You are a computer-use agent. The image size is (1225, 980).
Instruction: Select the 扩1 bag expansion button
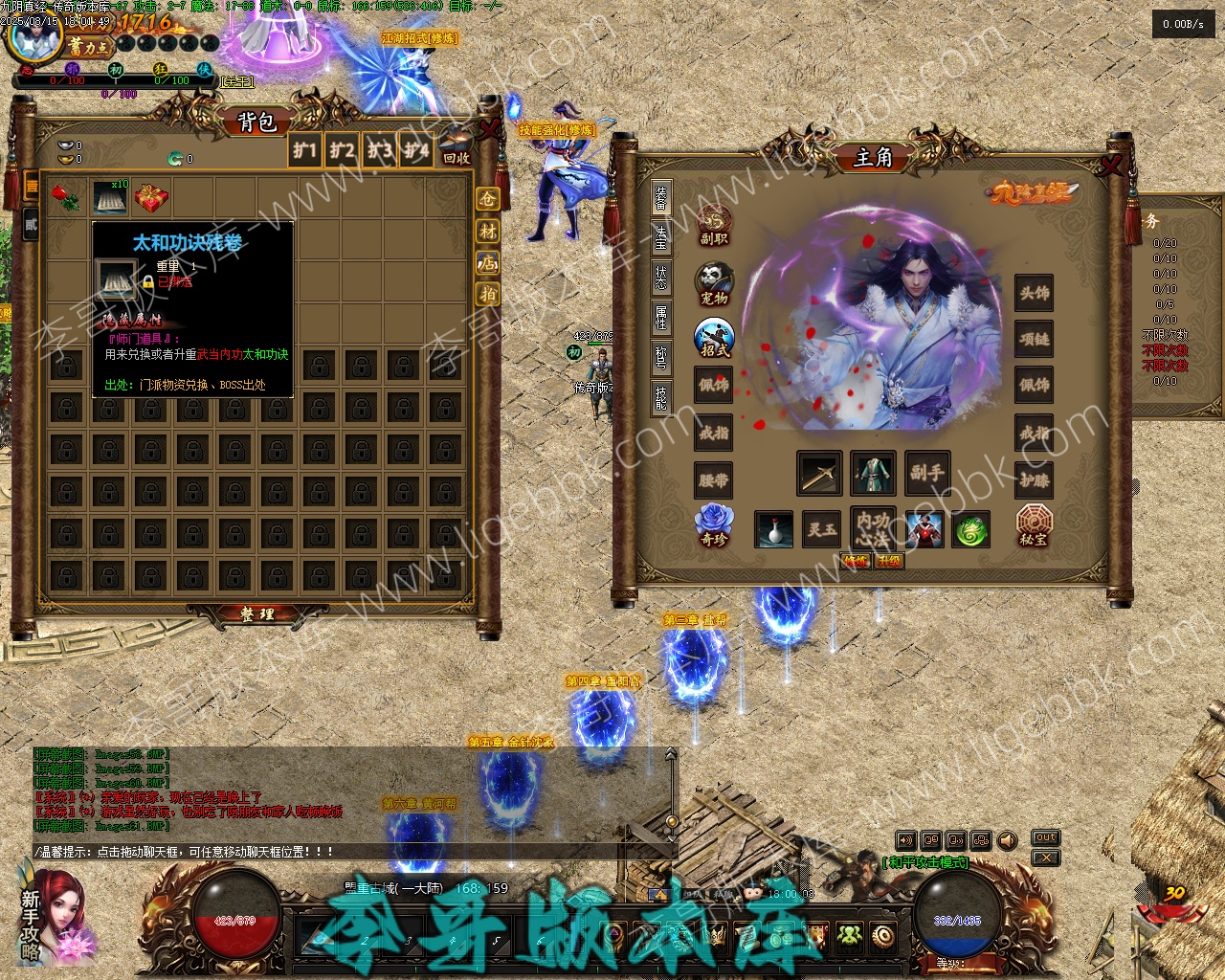(304, 150)
